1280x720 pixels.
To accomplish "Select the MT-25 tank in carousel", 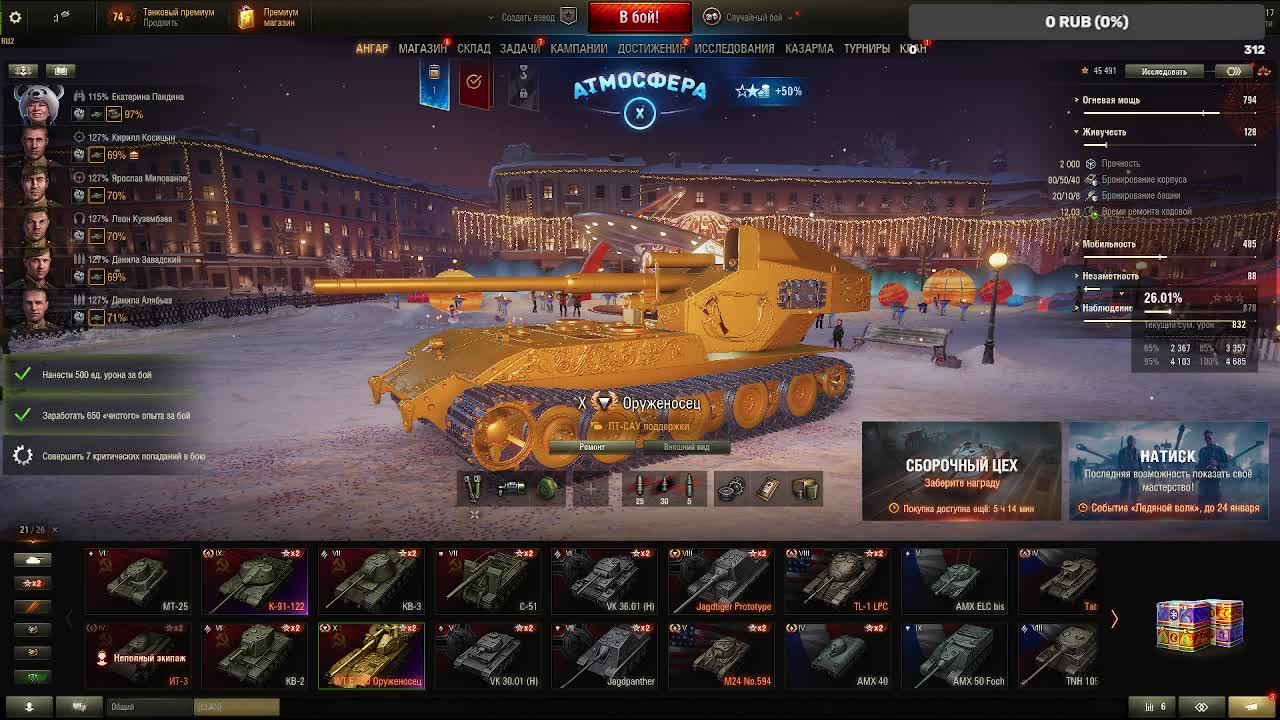I will coord(137,580).
